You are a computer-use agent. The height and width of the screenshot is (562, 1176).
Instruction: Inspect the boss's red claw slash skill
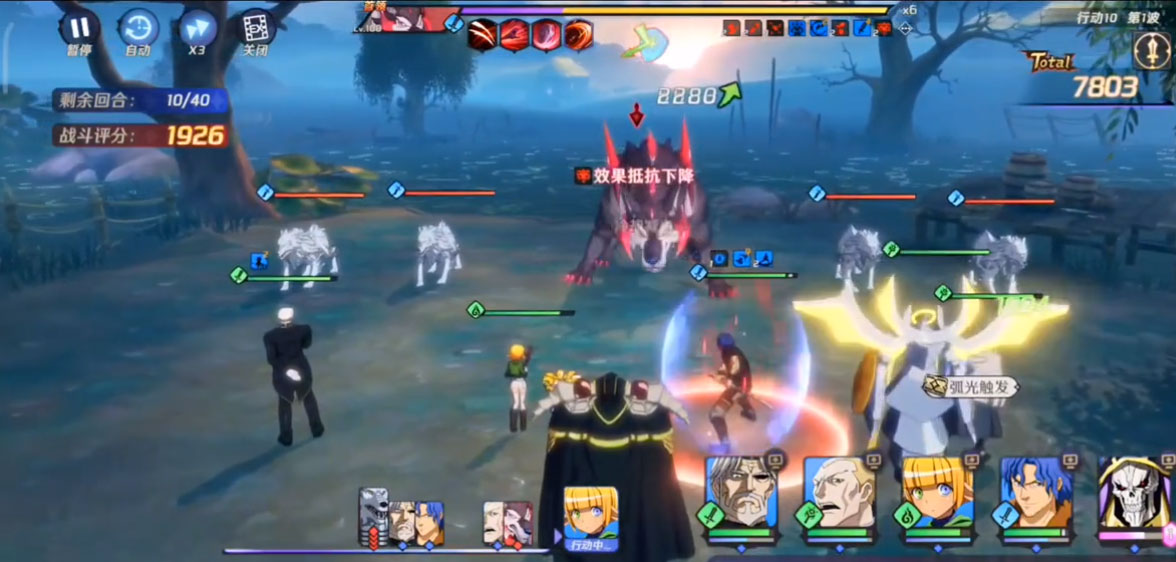coord(483,35)
